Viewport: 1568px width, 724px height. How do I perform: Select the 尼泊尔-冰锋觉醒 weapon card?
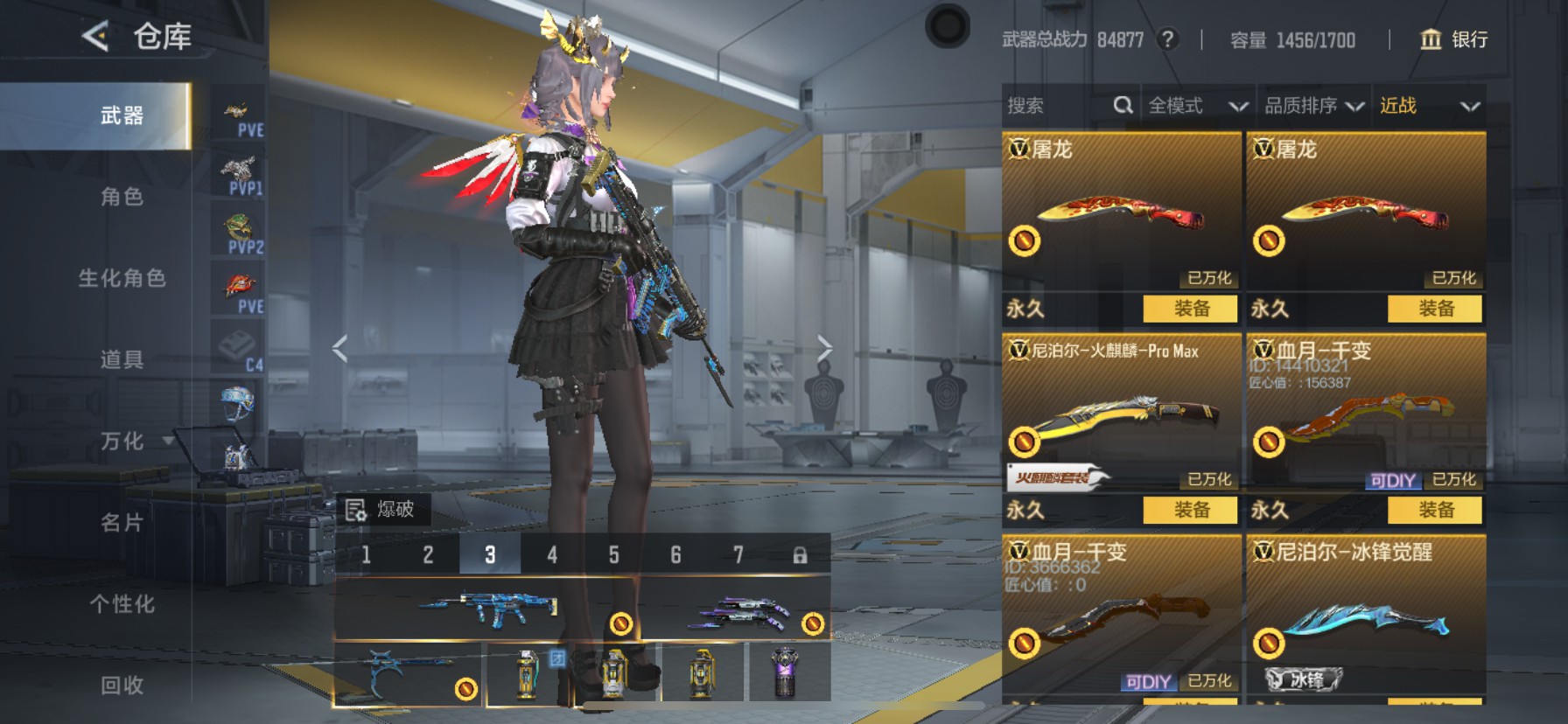(x=1365, y=612)
